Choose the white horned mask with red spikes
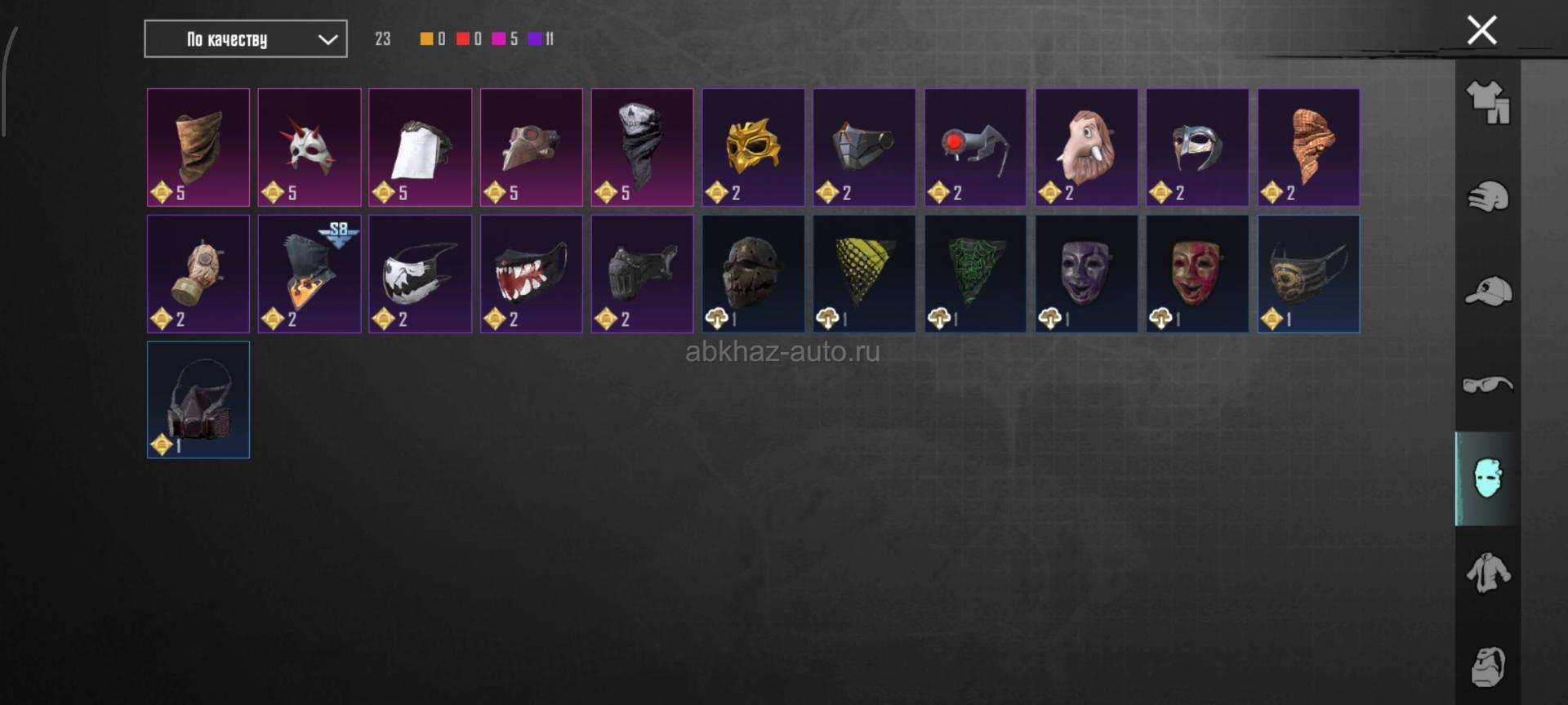This screenshot has width=1568, height=705. [x=310, y=147]
